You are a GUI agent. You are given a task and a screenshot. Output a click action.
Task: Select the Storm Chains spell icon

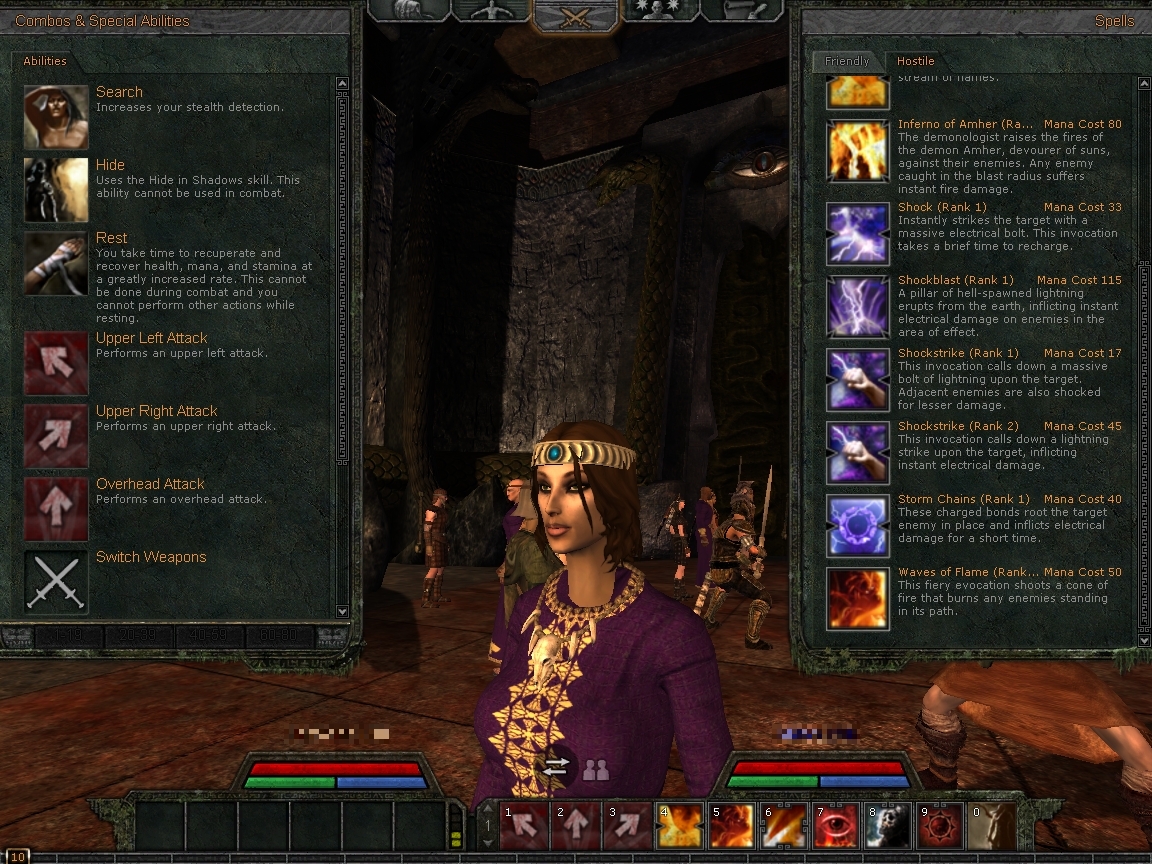(858, 525)
